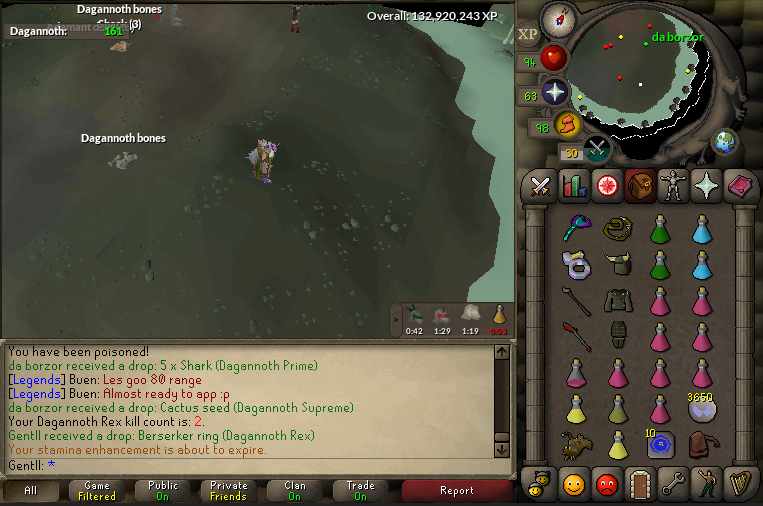The height and width of the screenshot is (506, 763).
Task: Switch to the Magic spellbook tab
Action: (740, 186)
